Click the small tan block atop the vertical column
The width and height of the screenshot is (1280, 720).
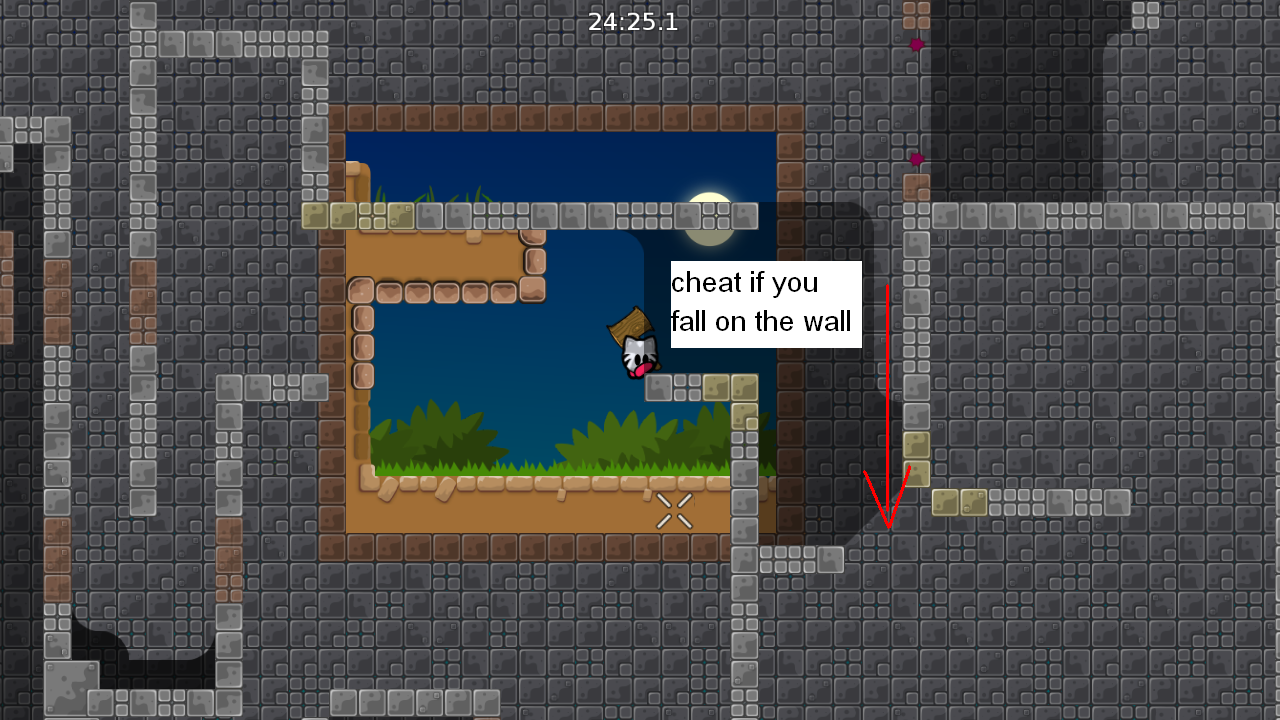tap(918, 443)
